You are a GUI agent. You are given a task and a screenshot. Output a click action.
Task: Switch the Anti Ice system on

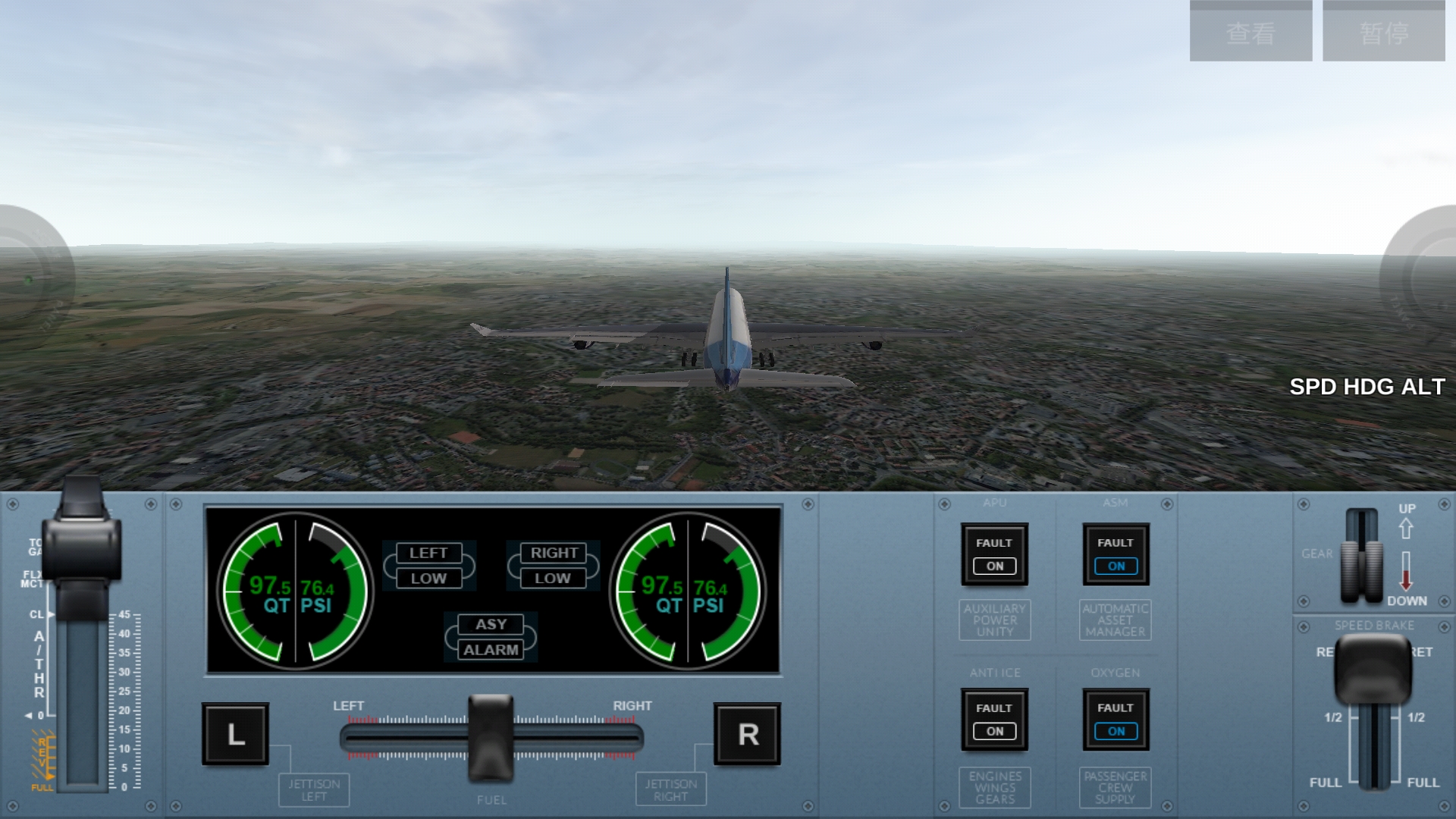click(x=994, y=720)
